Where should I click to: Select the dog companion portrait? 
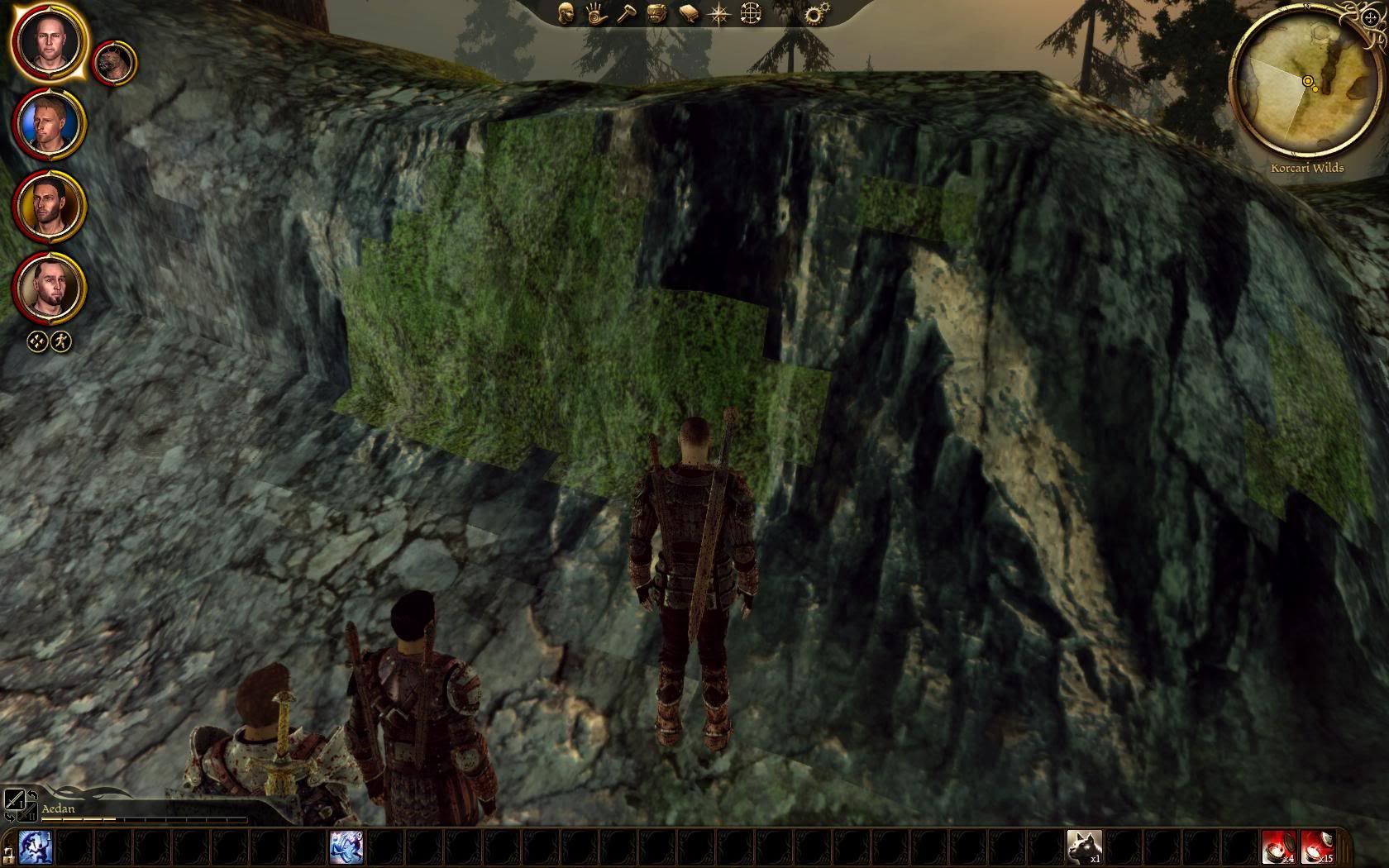click(113, 63)
